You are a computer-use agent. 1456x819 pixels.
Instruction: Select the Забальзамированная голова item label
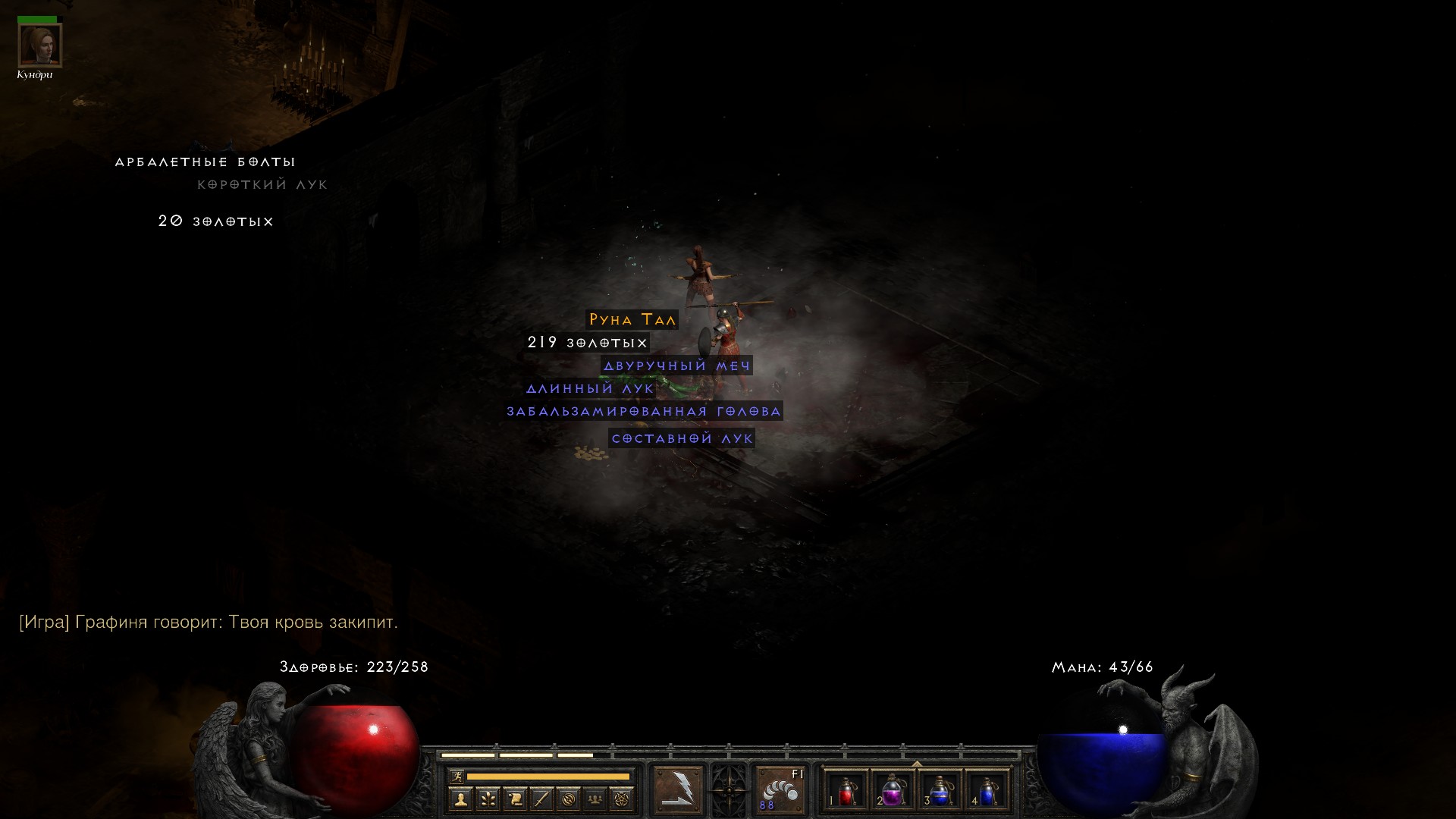point(644,412)
